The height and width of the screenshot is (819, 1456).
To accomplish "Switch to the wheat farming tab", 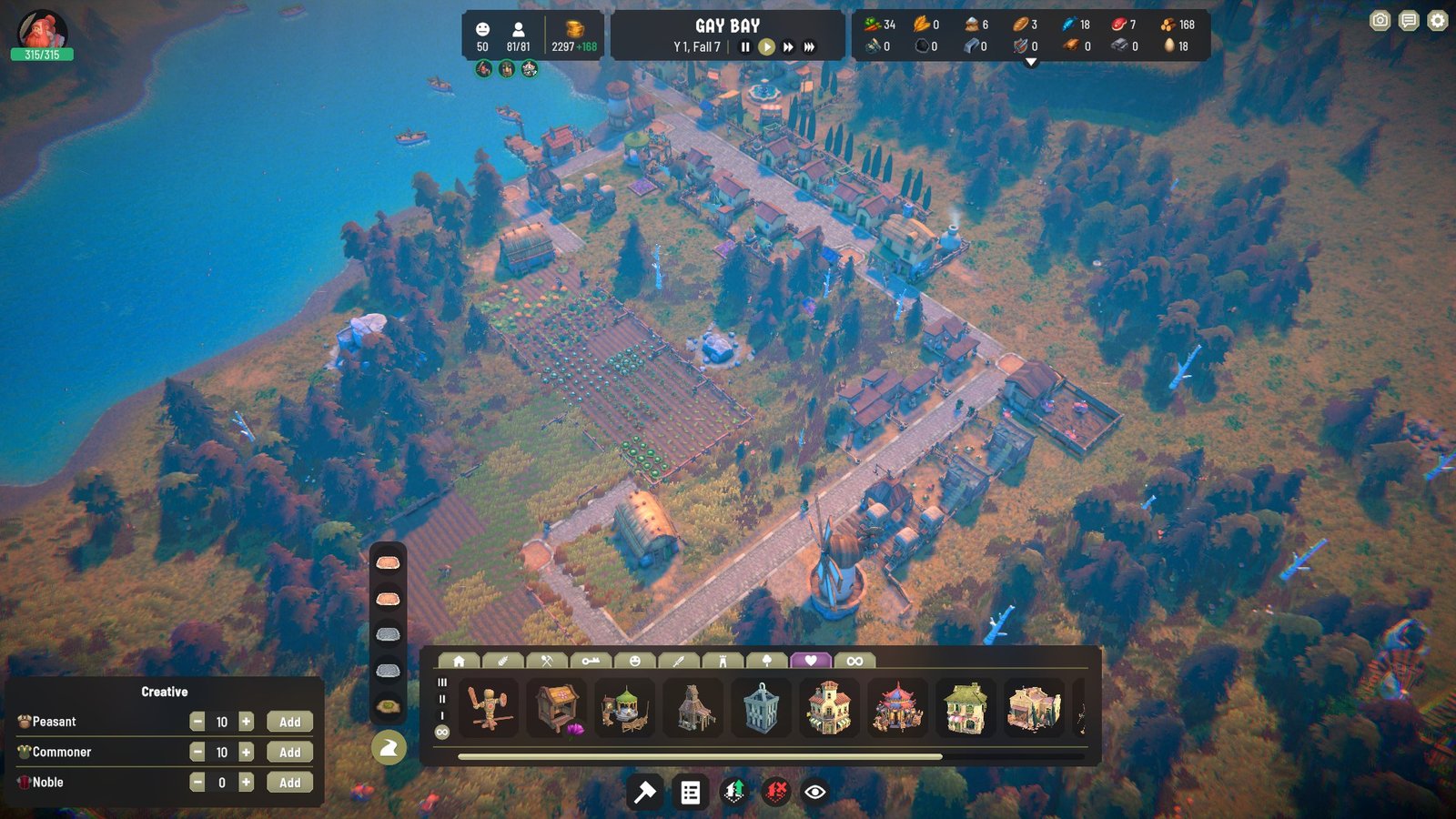I will (502, 661).
